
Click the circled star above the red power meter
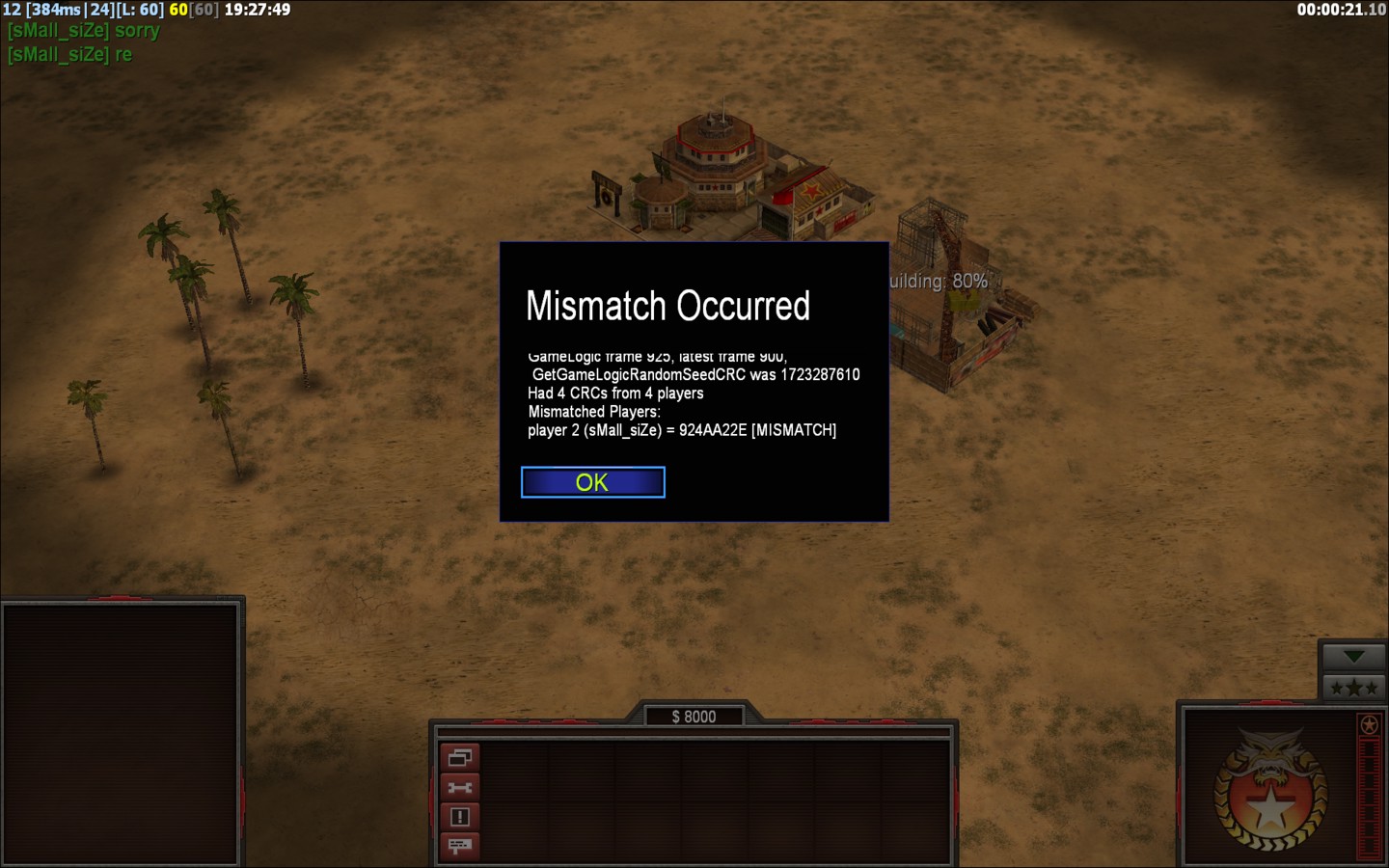coord(1369,724)
